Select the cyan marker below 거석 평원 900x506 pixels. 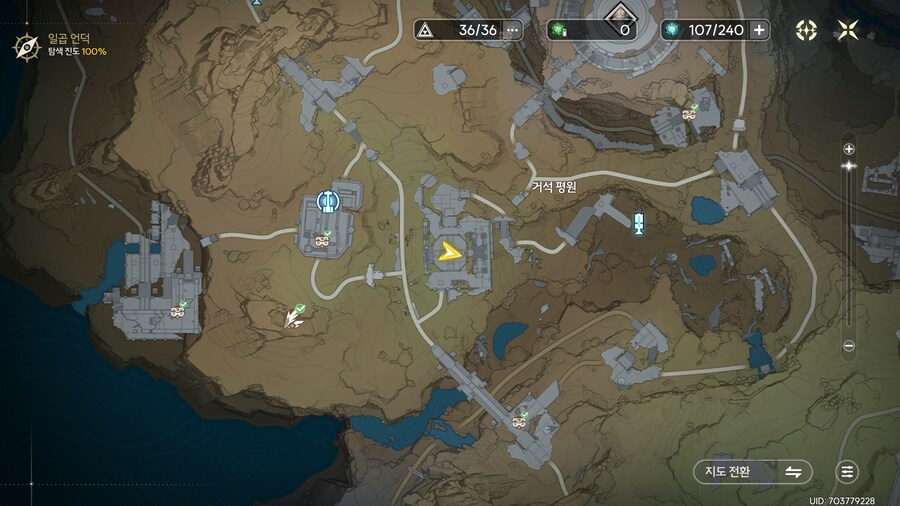pos(639,223)
